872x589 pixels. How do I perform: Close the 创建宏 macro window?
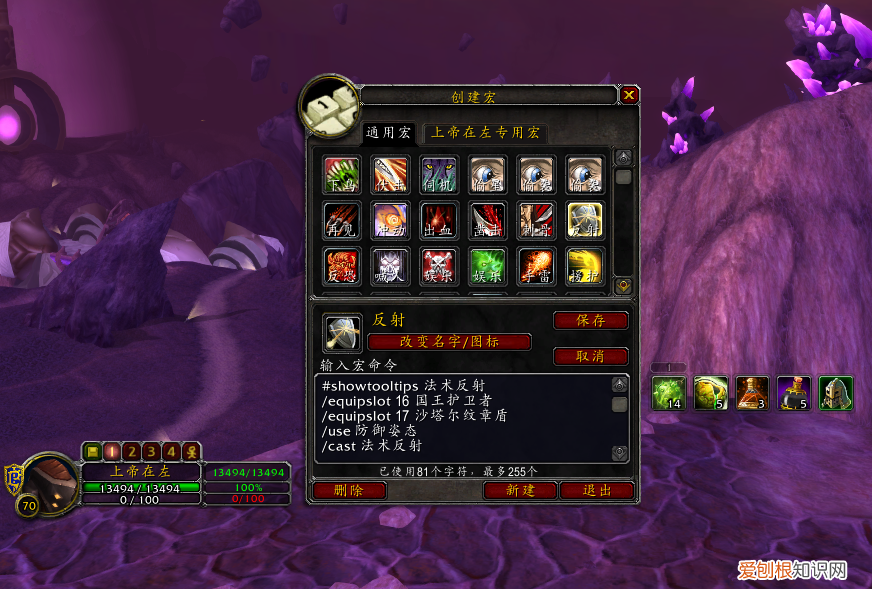pyautogui.click(x=629, y=96)
